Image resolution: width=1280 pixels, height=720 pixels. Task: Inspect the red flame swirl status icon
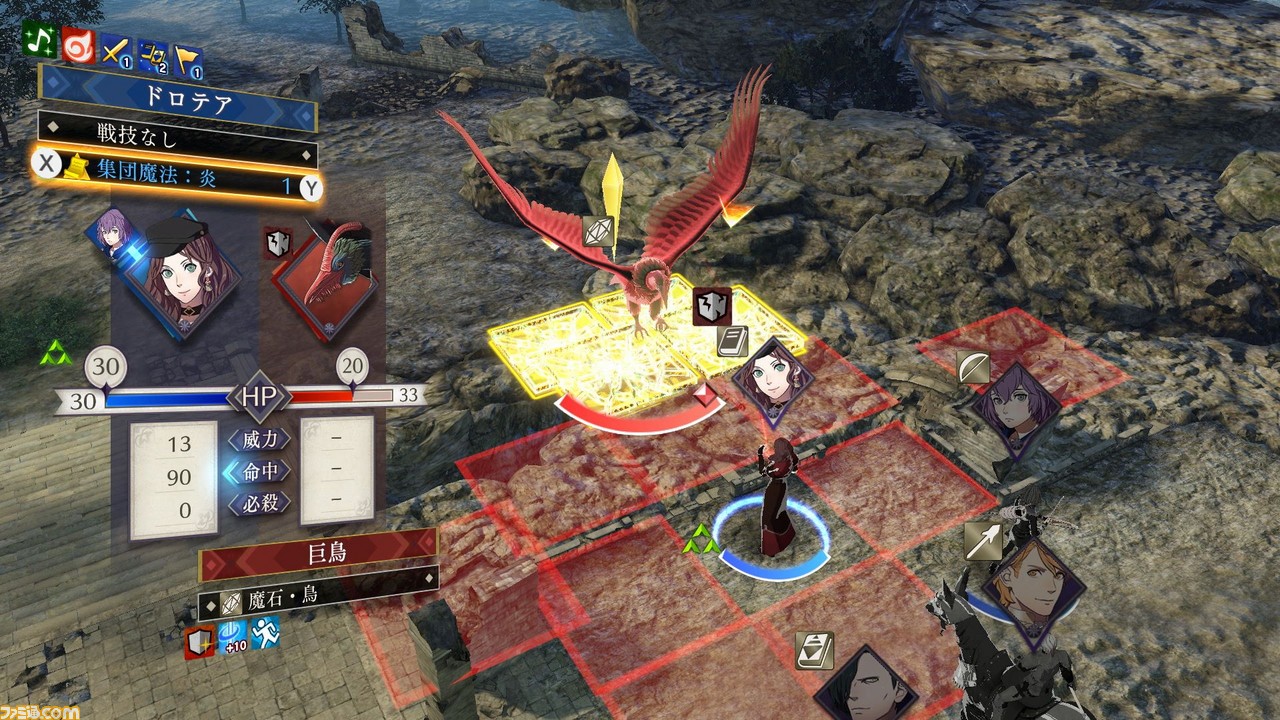coord(78,45)
